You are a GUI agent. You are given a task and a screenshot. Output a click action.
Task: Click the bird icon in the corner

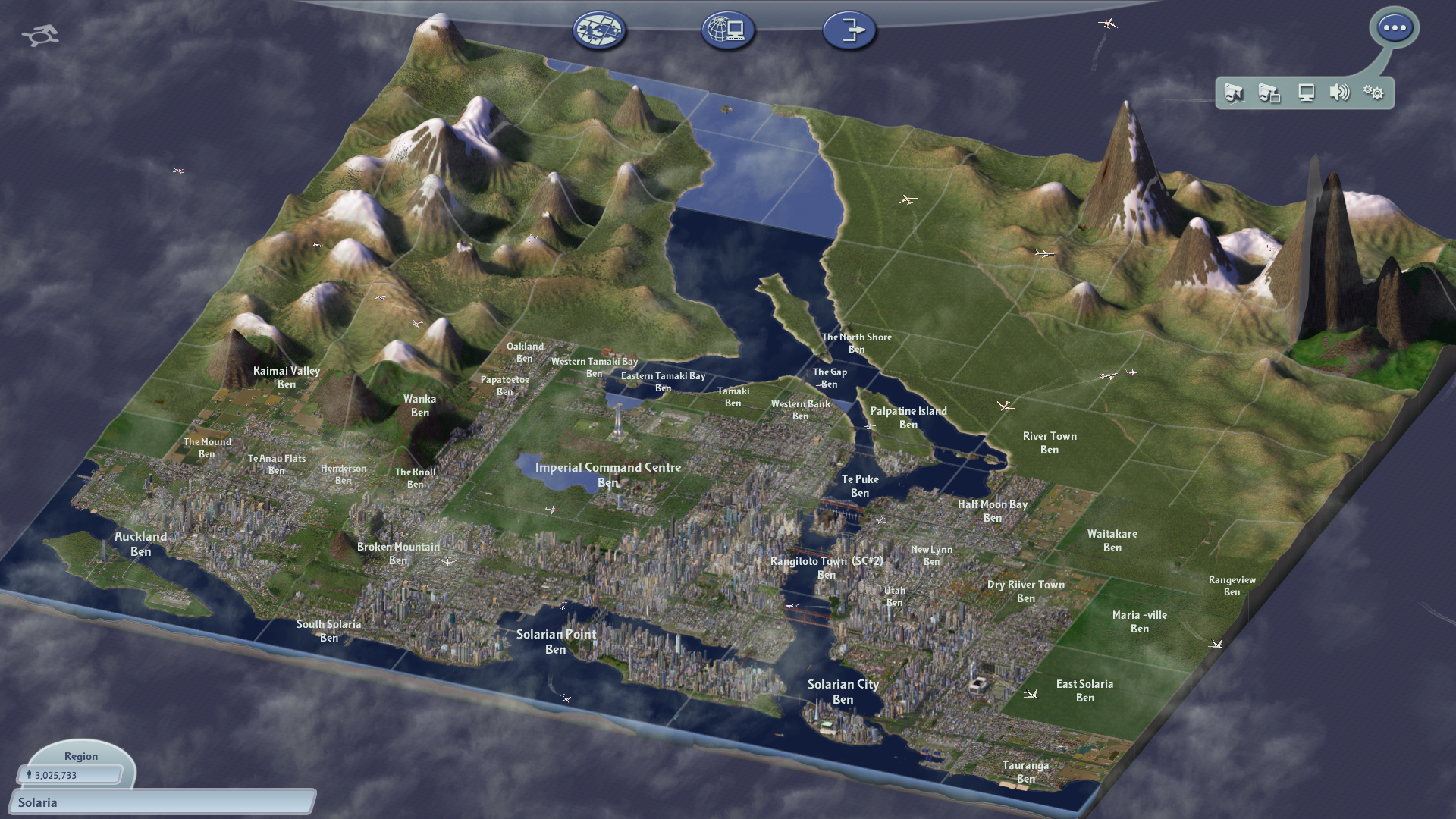tap(40, 35)
